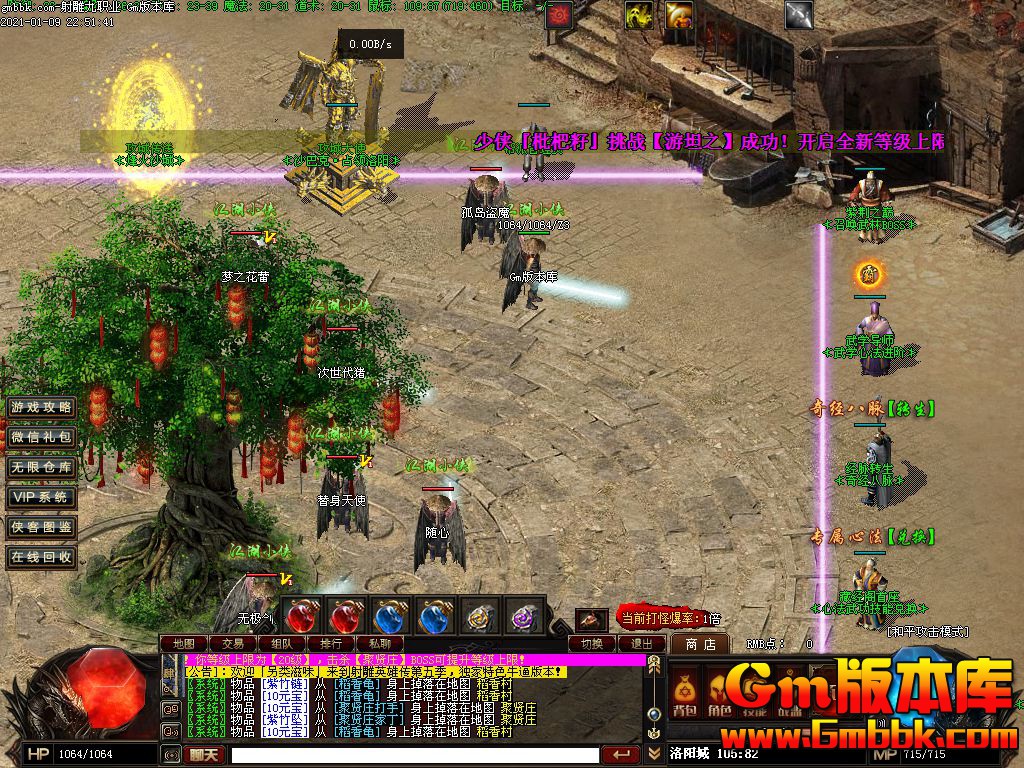This screenshot has width=1024, height=768.
Task: Open the 侠客图鉴 hero codex
Action: tap(41, 527)
